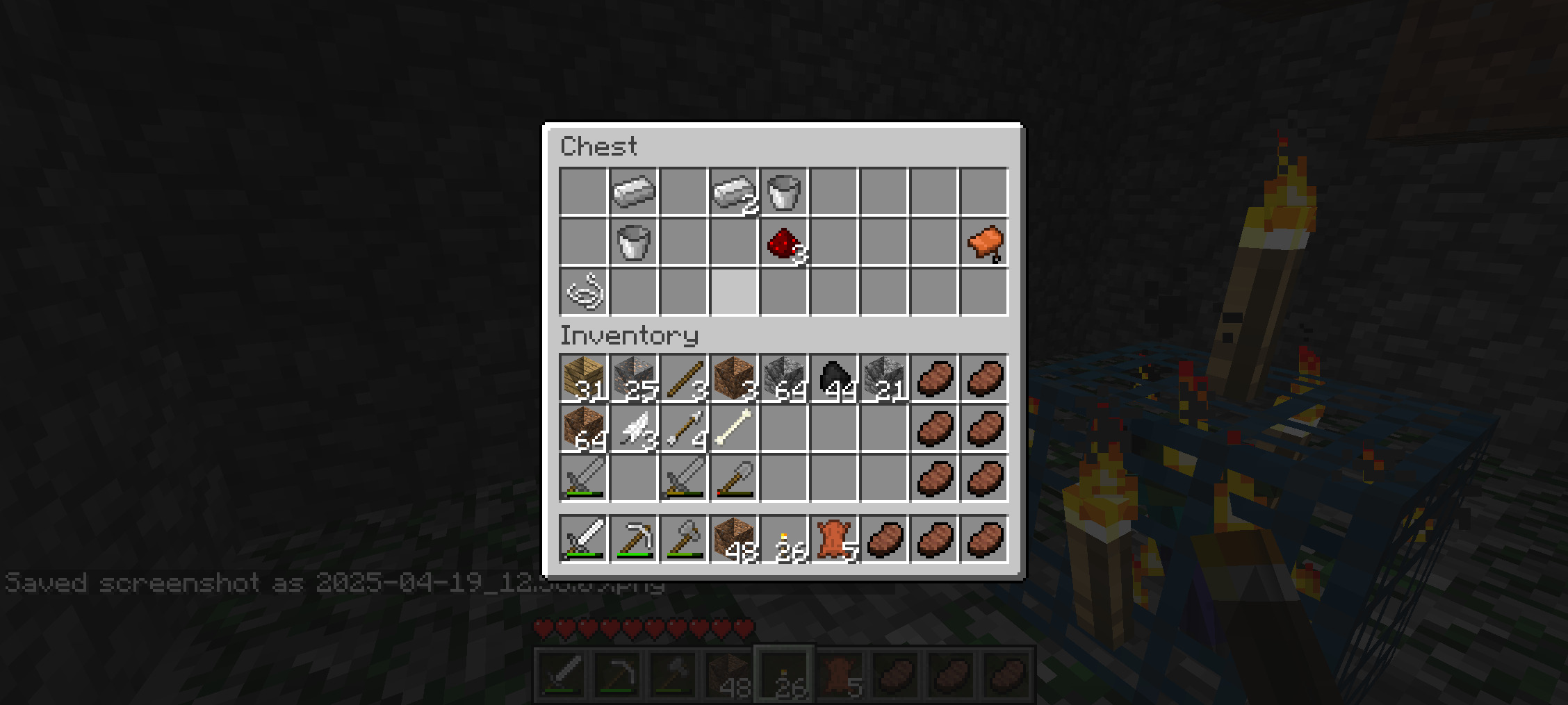Grab the 3 redstone dust from the chest

(x=783, y=242)
